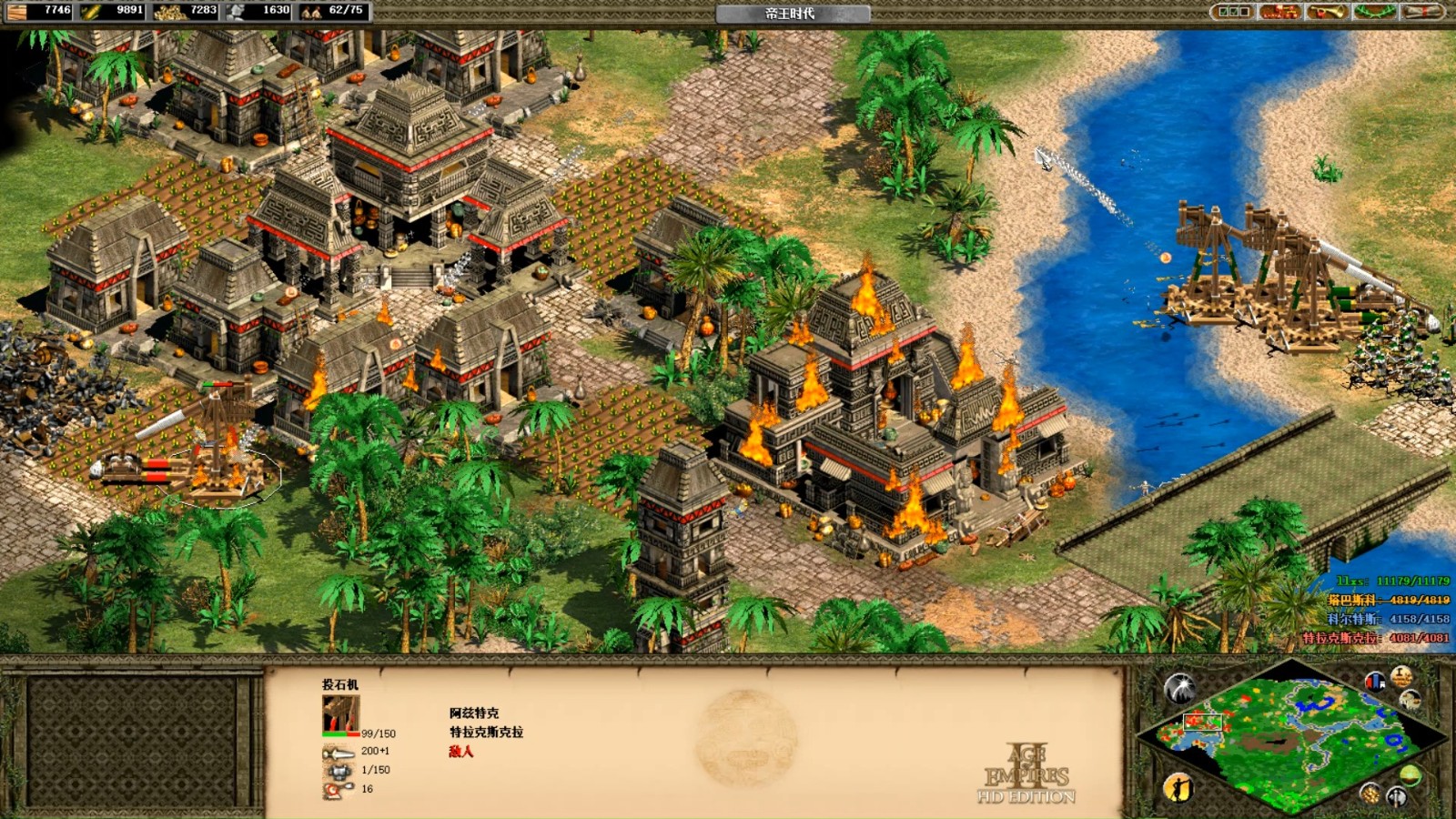
Task: Switch minimap to economic mode with gold pile
Action: (x=1370, y=793)
